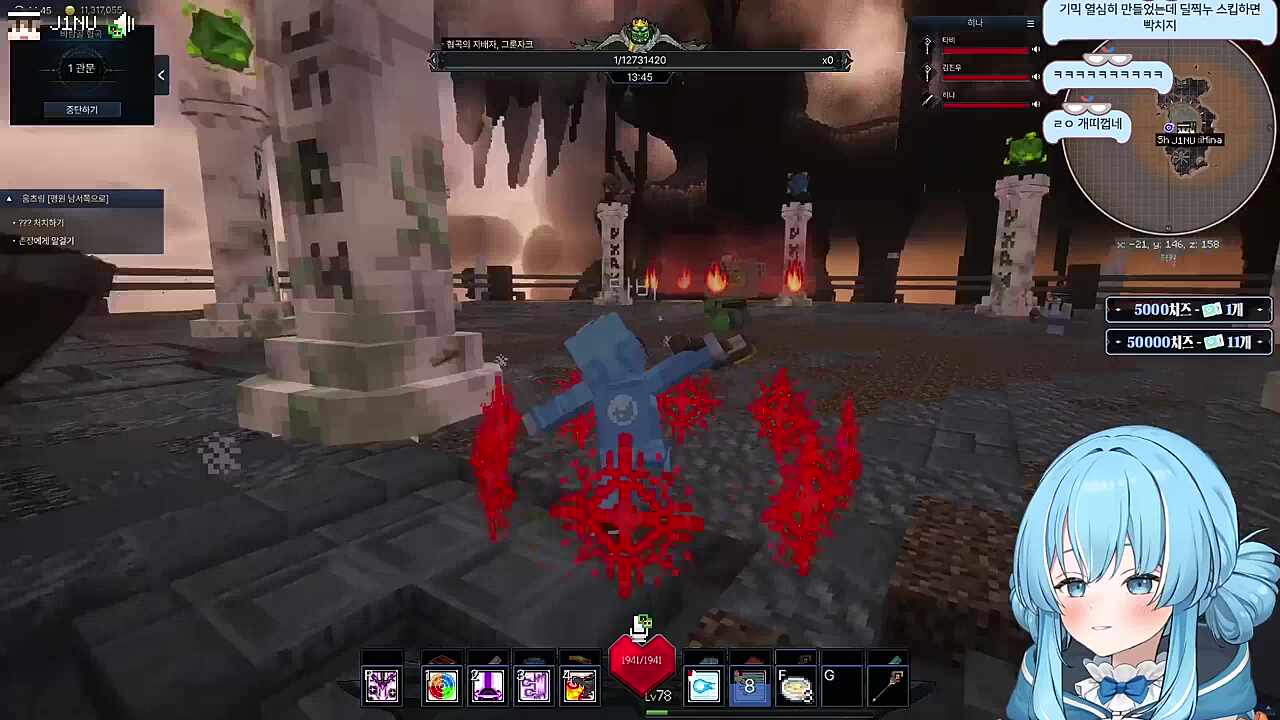The width and height of the screenshot is (1280, 720).
Task: Select the staff weapon slot
Action: (x=889, y=686)
